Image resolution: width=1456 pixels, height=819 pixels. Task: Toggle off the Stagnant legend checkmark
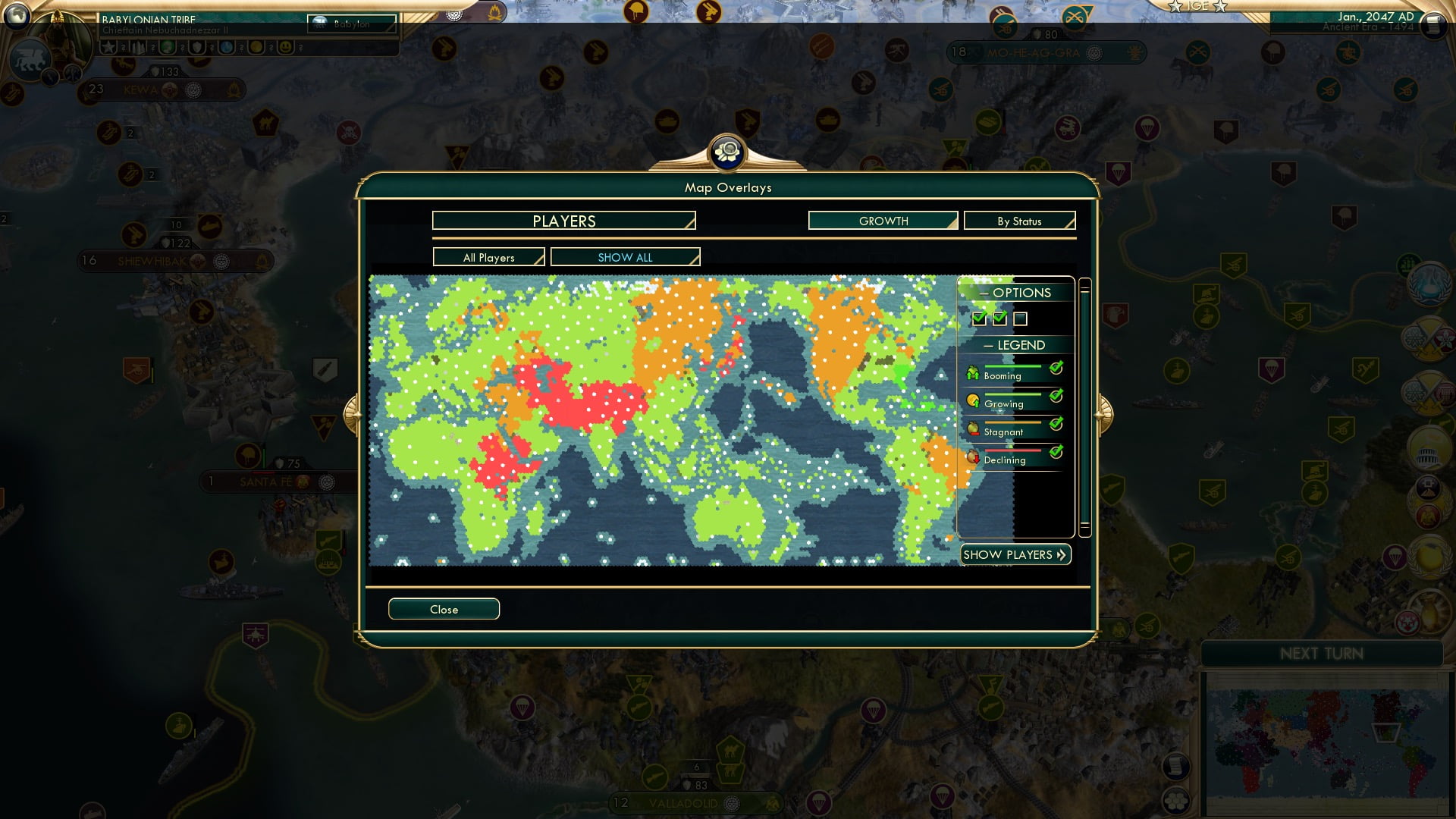point(1055,424)
